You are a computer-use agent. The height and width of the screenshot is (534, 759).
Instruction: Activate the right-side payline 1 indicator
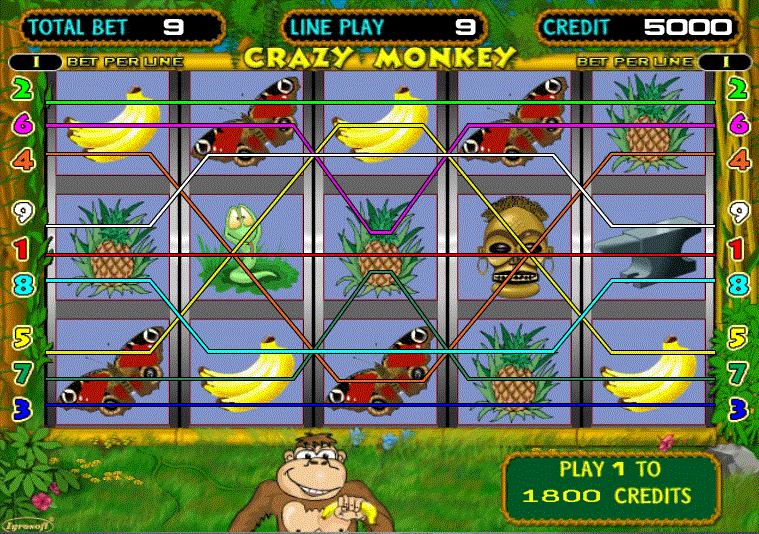pos(738,247)
